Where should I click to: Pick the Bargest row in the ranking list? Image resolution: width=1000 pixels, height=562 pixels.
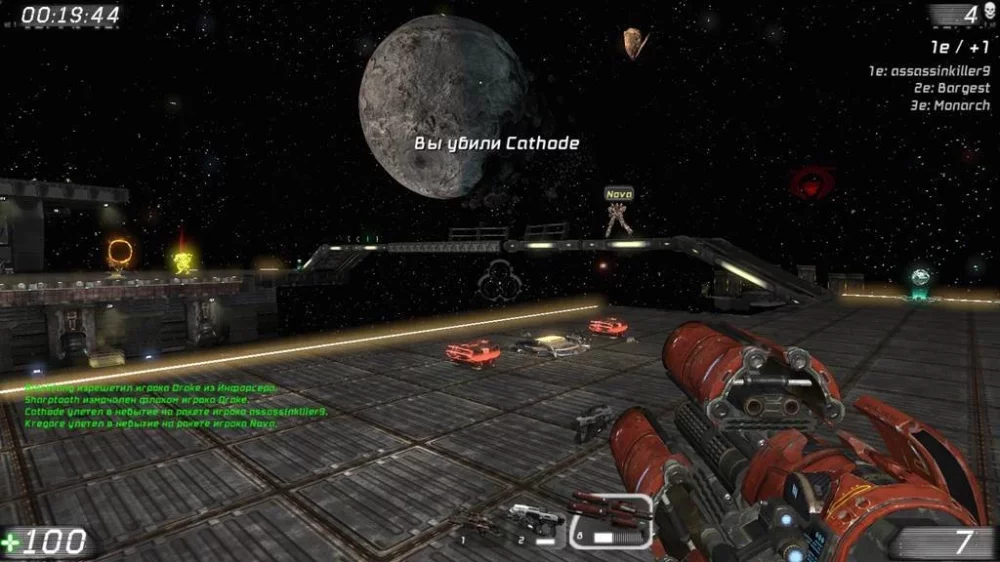coord(941,88)
